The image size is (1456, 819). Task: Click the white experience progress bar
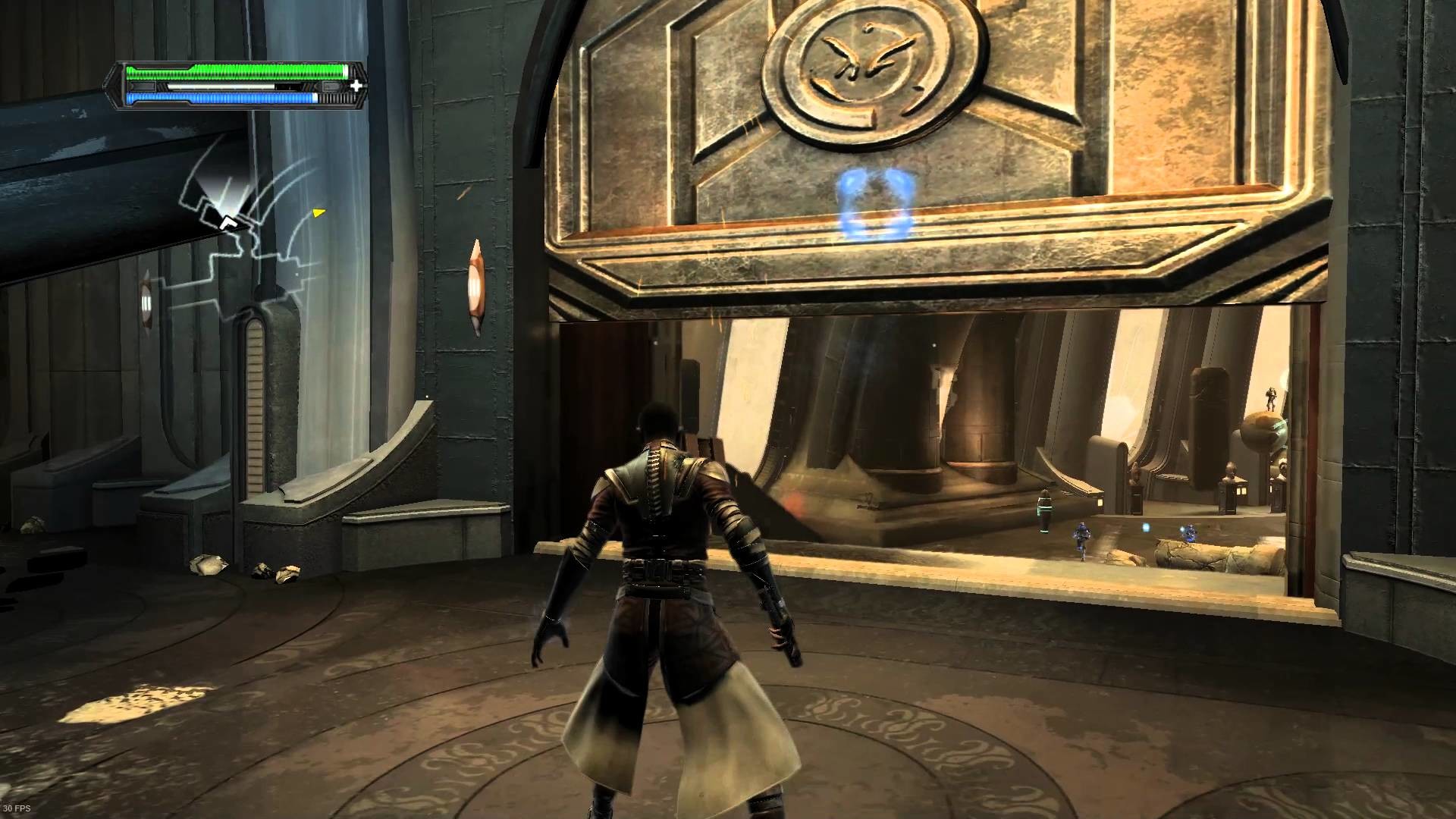pyautogui.click(x=220, y=86)
